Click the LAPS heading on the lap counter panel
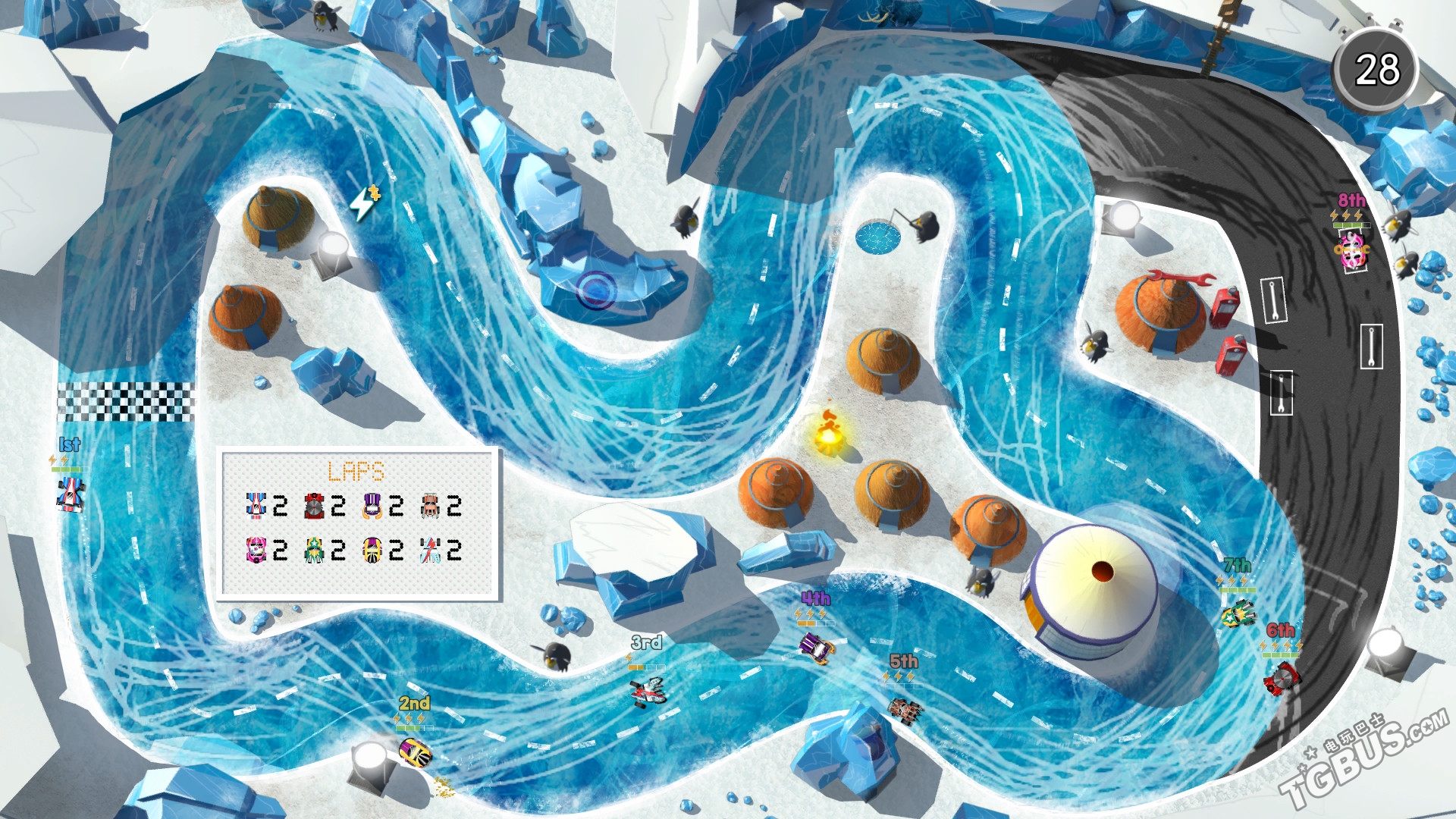 point(356,470)
